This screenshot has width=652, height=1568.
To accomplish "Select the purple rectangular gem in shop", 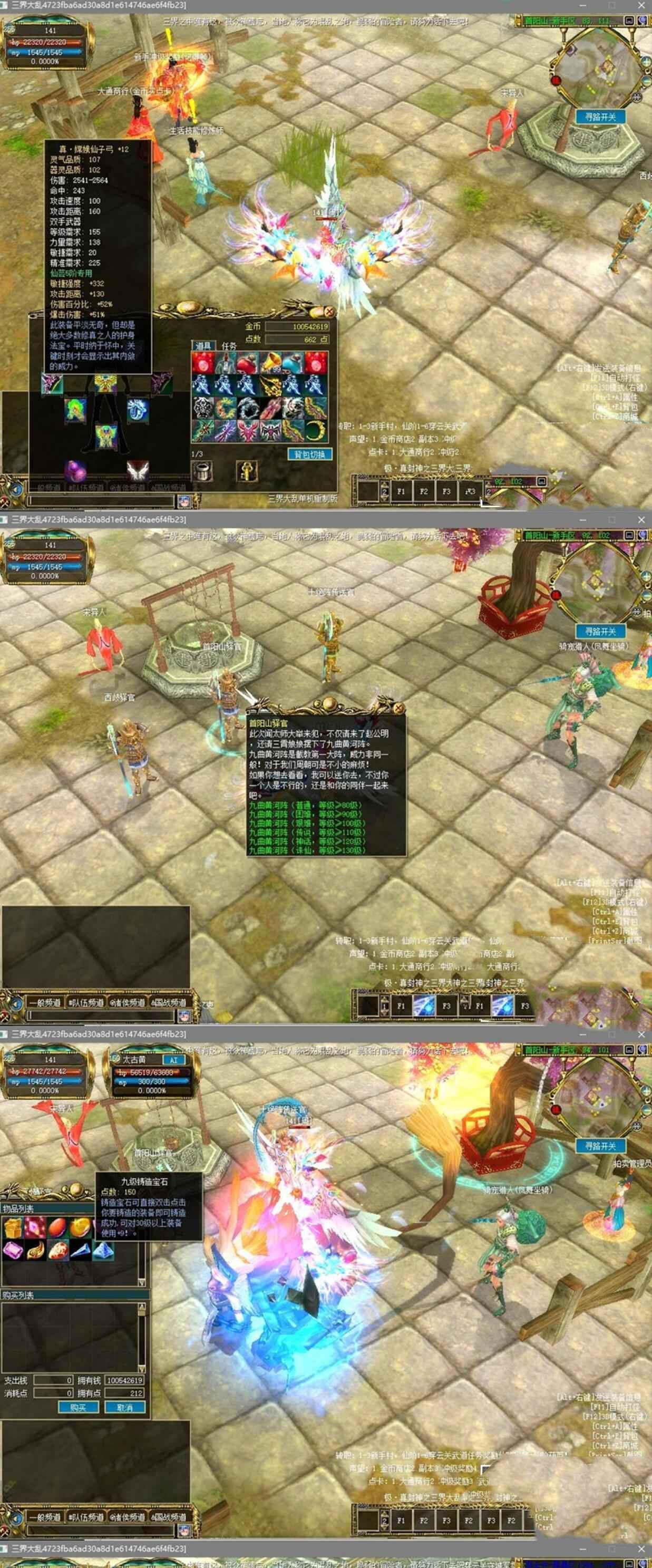I will 13,1250.
